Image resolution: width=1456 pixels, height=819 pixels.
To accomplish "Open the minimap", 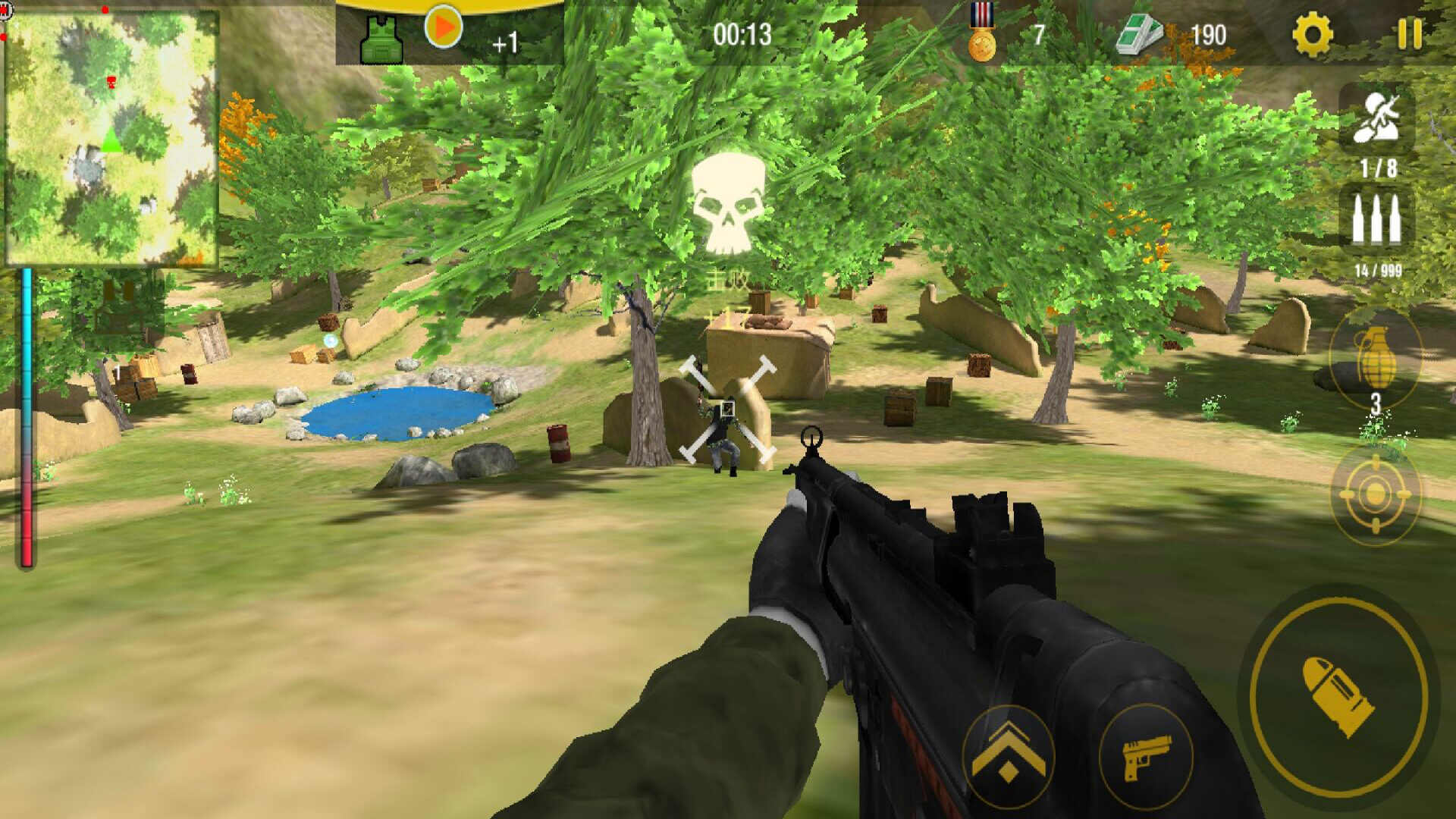I will click(112, 138).
